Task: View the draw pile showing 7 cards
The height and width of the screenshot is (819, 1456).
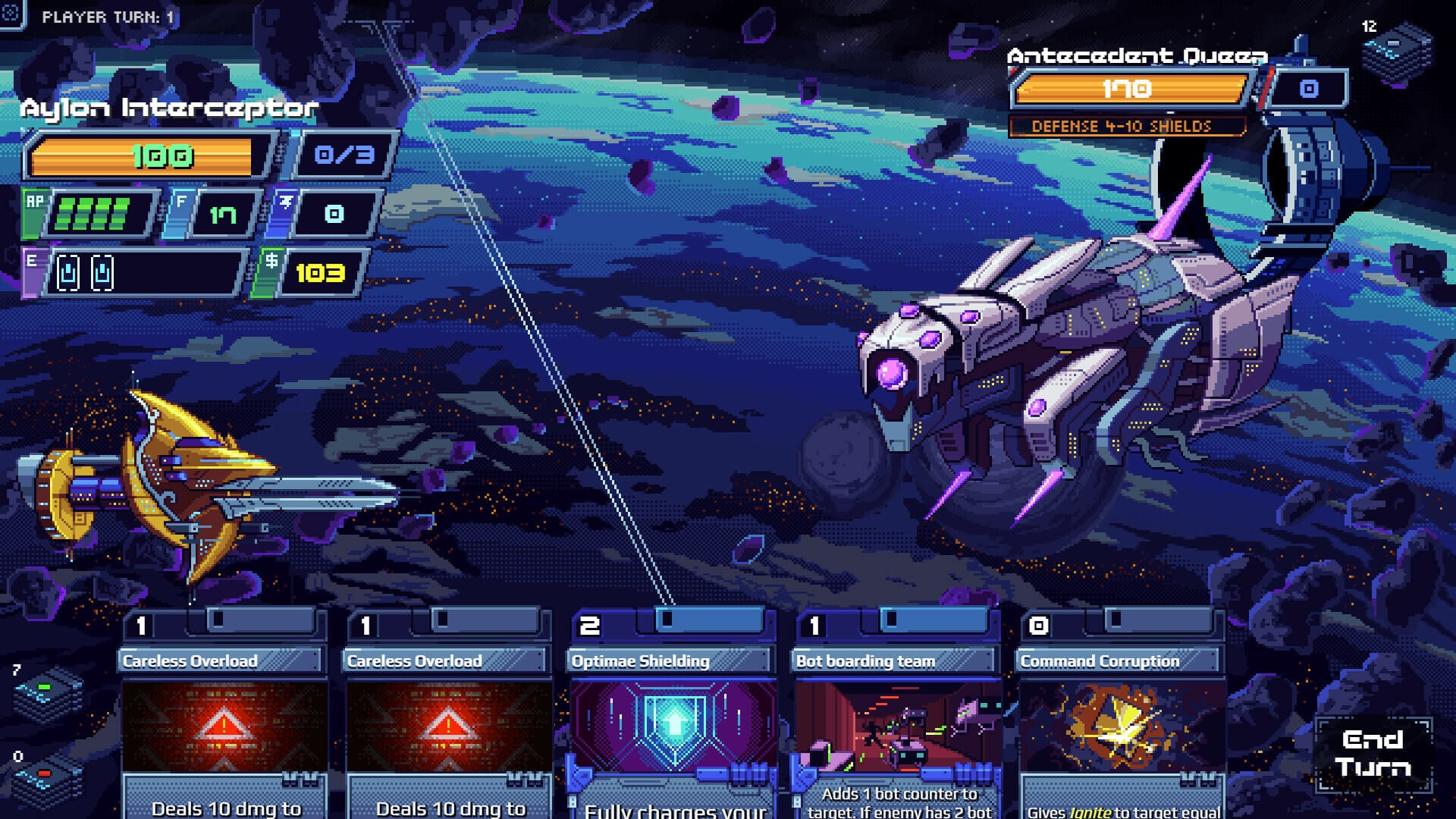Action: tap(47, 695)
